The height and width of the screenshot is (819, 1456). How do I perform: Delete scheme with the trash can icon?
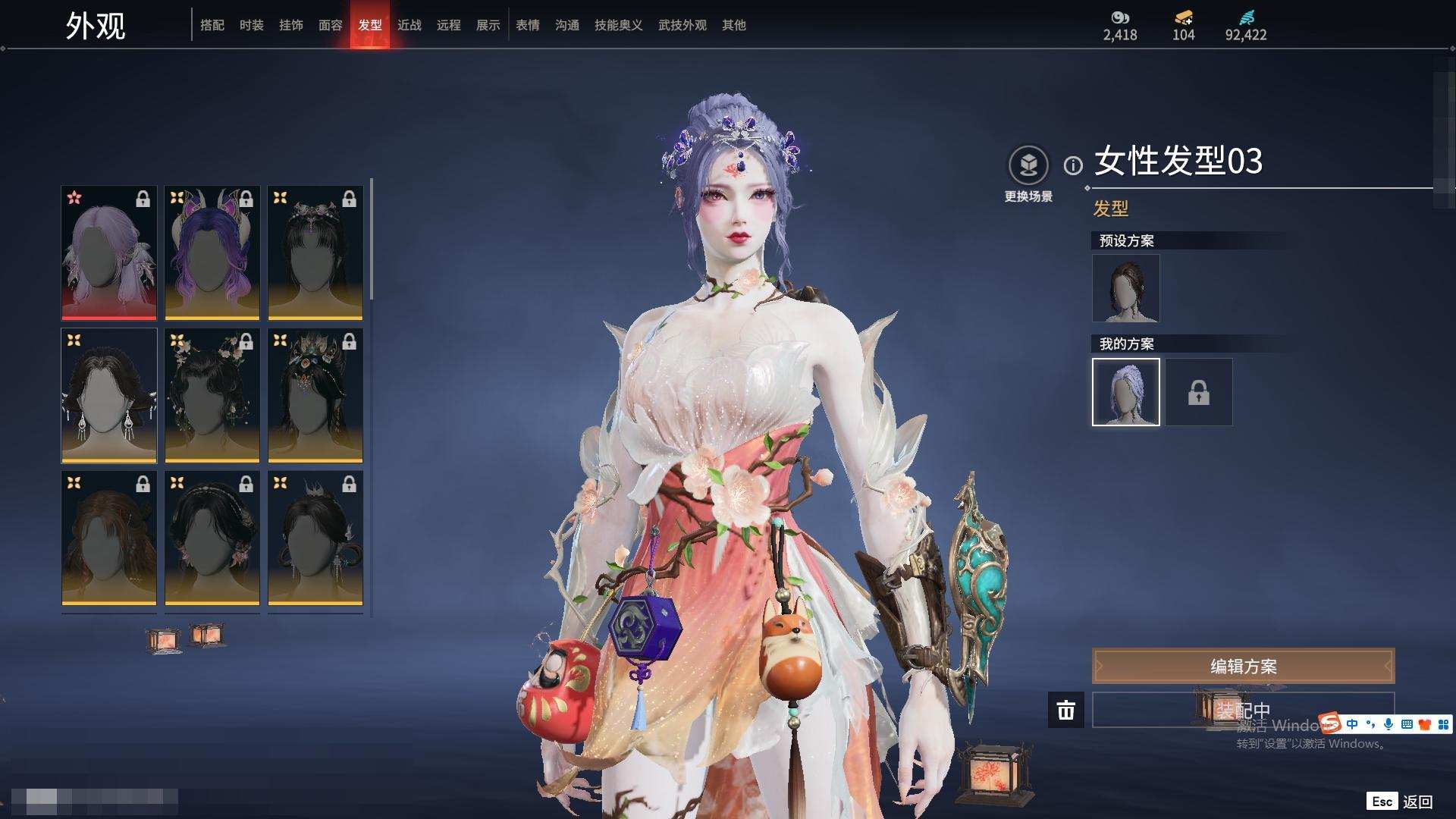[1066, 710]
